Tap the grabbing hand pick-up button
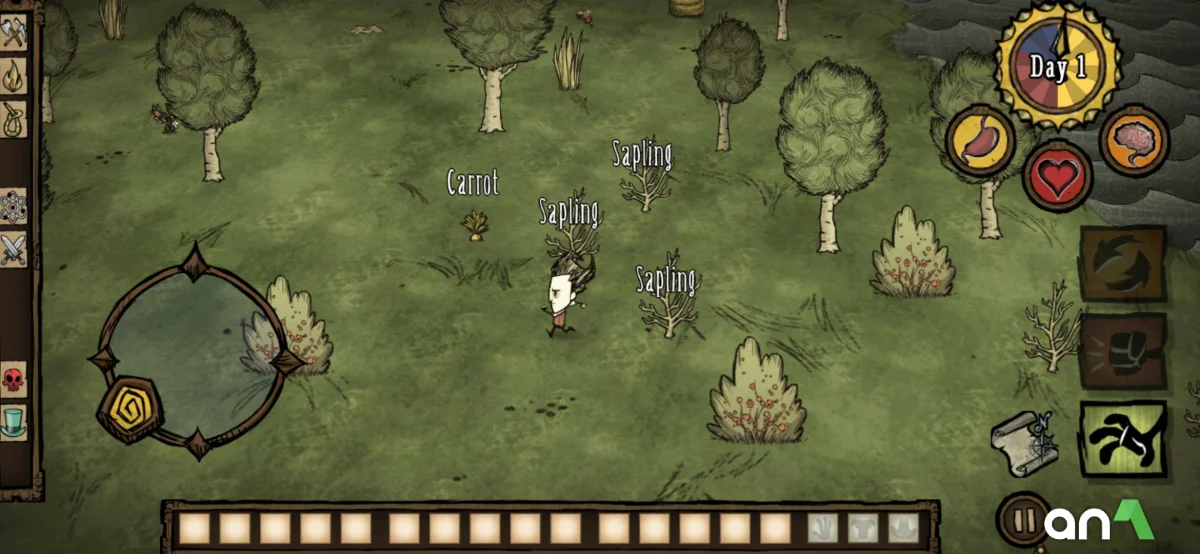The image size is (1200, 554). (1123, 438)
